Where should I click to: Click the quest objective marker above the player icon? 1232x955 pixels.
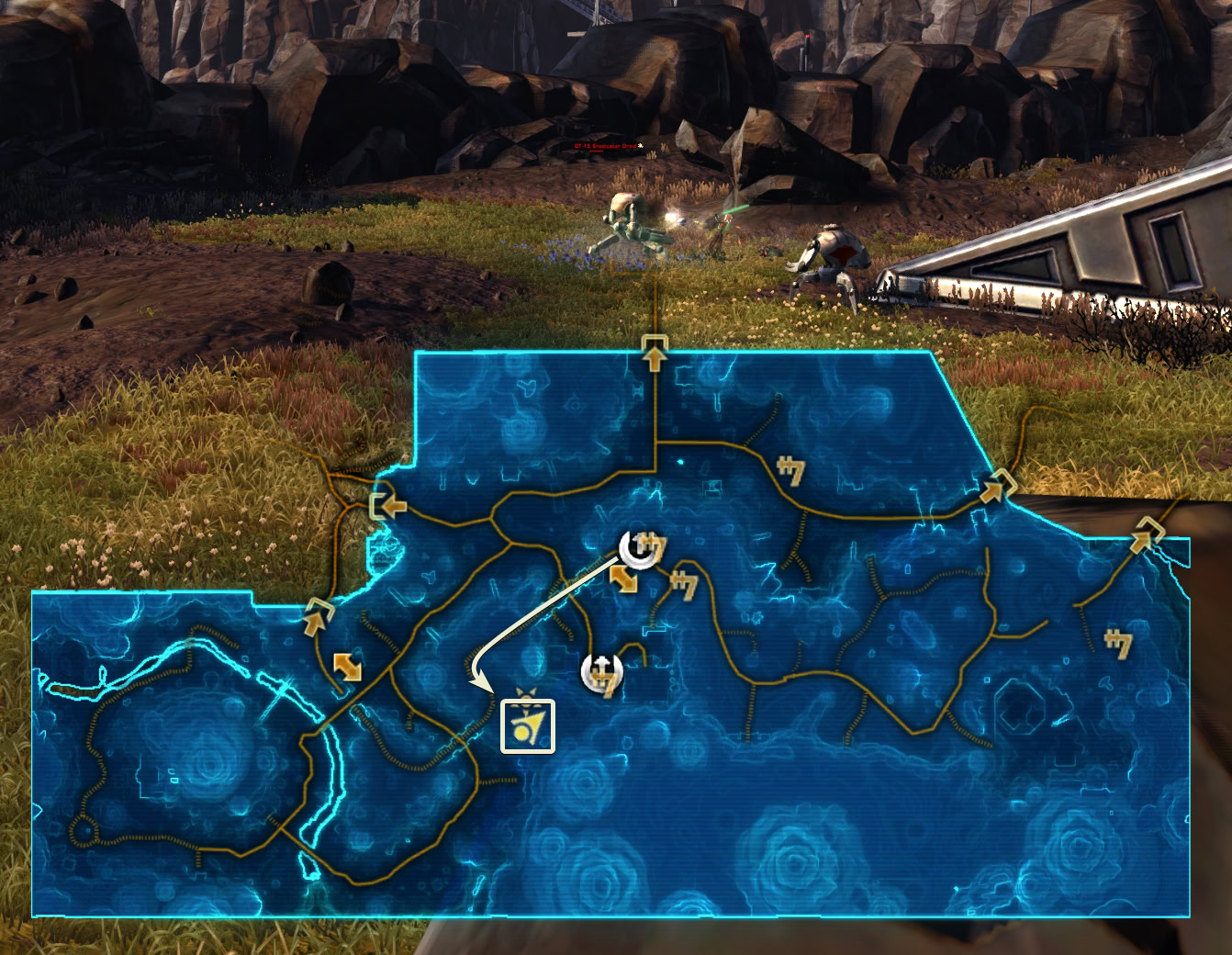526,695
